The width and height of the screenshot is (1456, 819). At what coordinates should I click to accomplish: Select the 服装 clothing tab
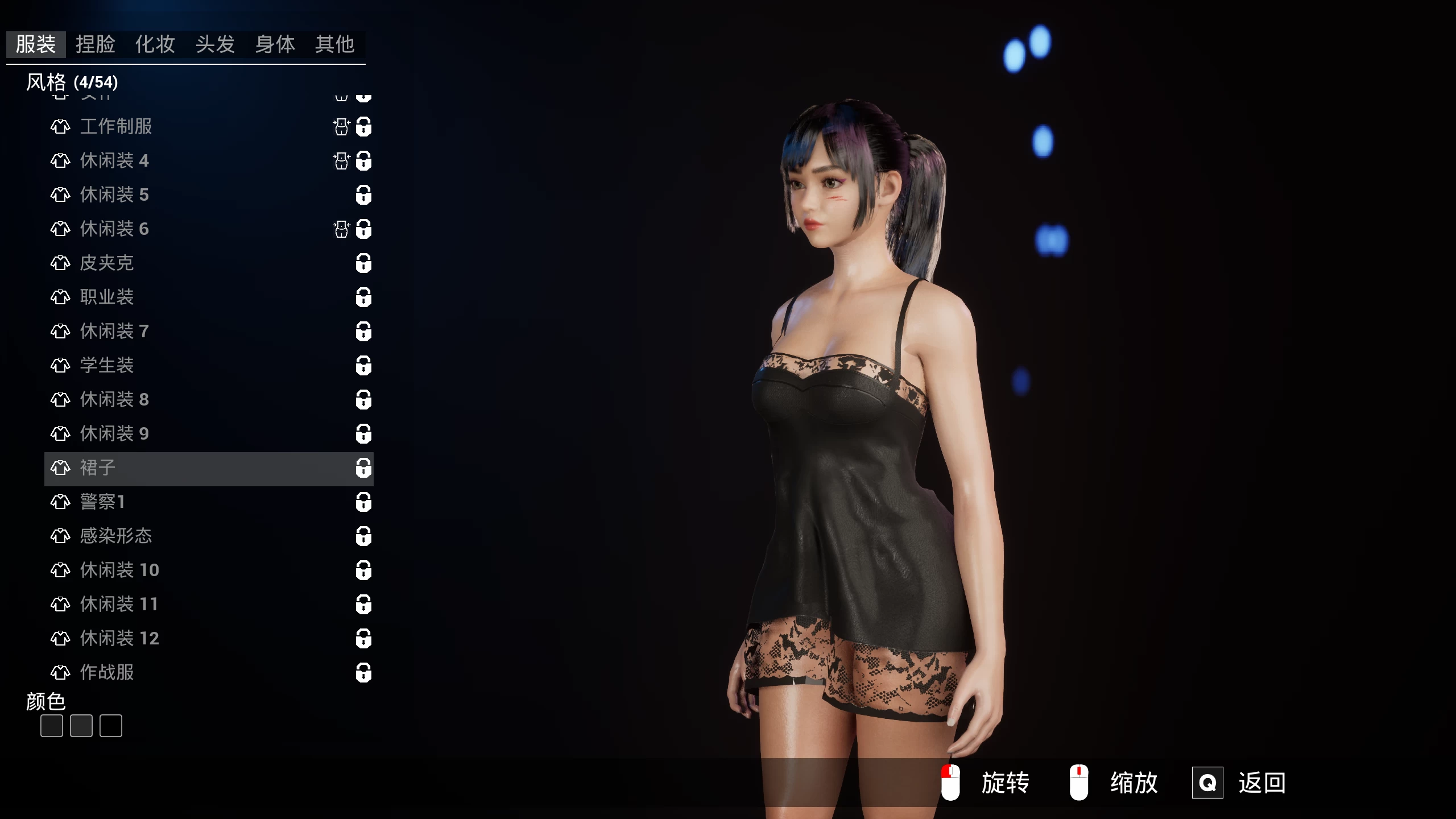(x=36, y=44)
